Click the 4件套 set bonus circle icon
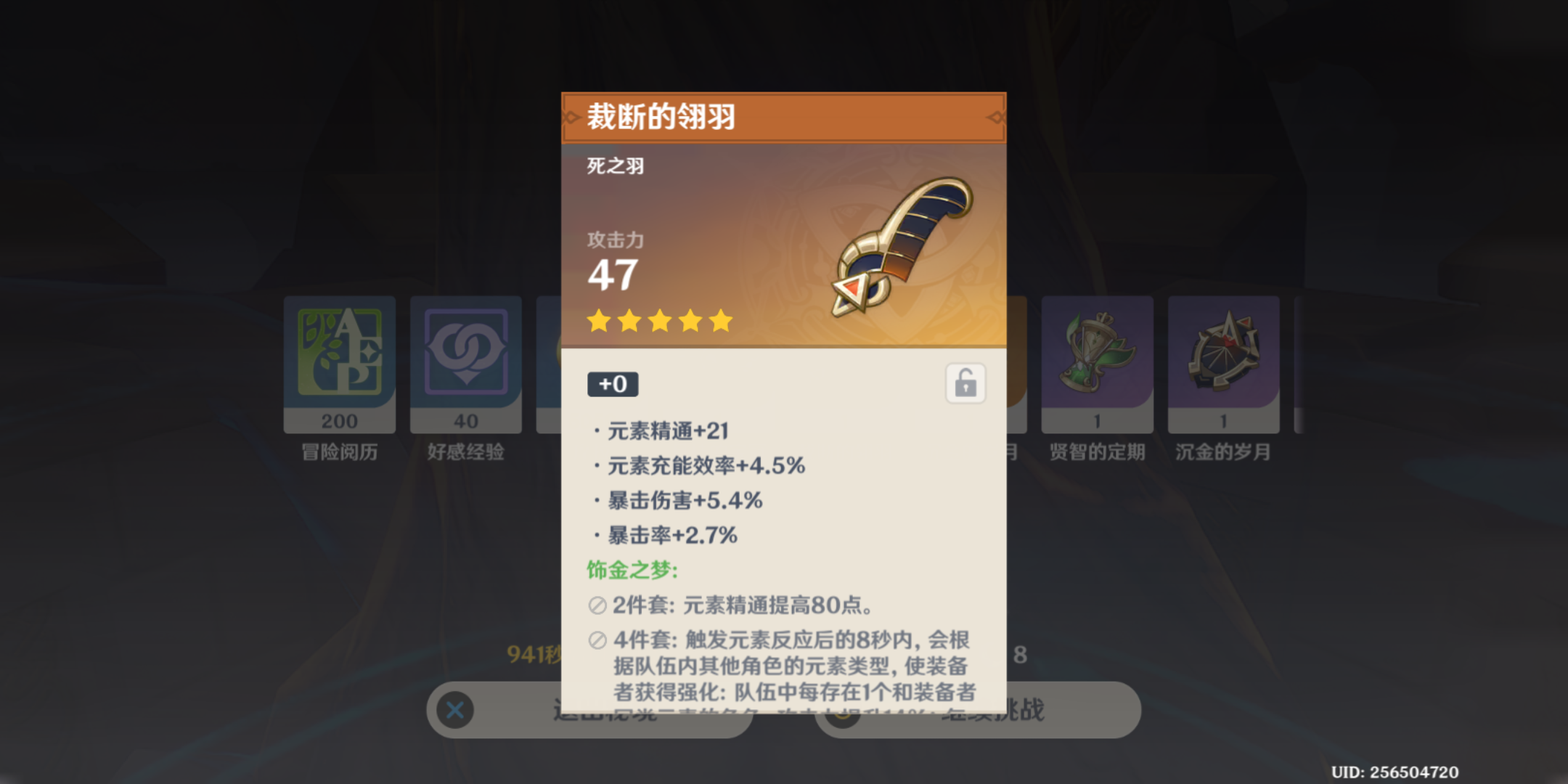Viewport: 1568px width, 784px height. point(597,640)
